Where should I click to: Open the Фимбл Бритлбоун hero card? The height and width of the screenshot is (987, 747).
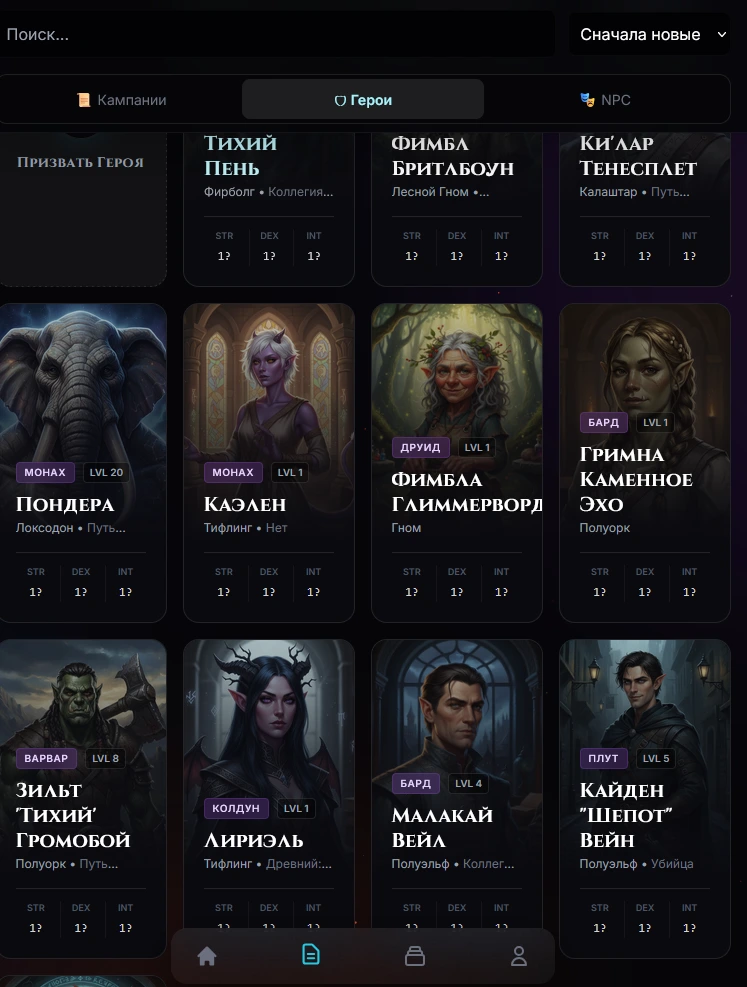pyautogui.click(x=457, y=200)
